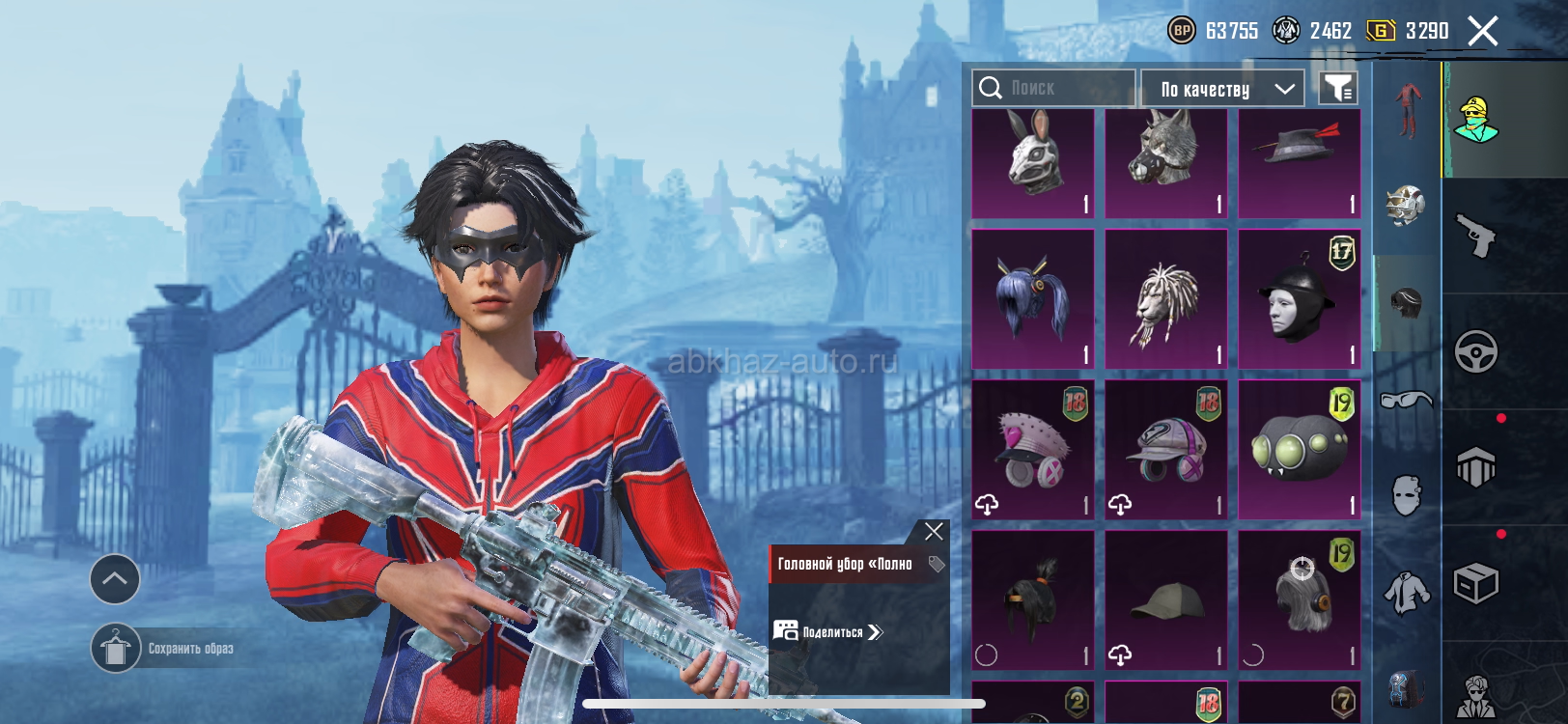1568x724 pixels.
Task: Select the white rabbit mask item
Action: pyautogui.click(x=1032, y=163)
